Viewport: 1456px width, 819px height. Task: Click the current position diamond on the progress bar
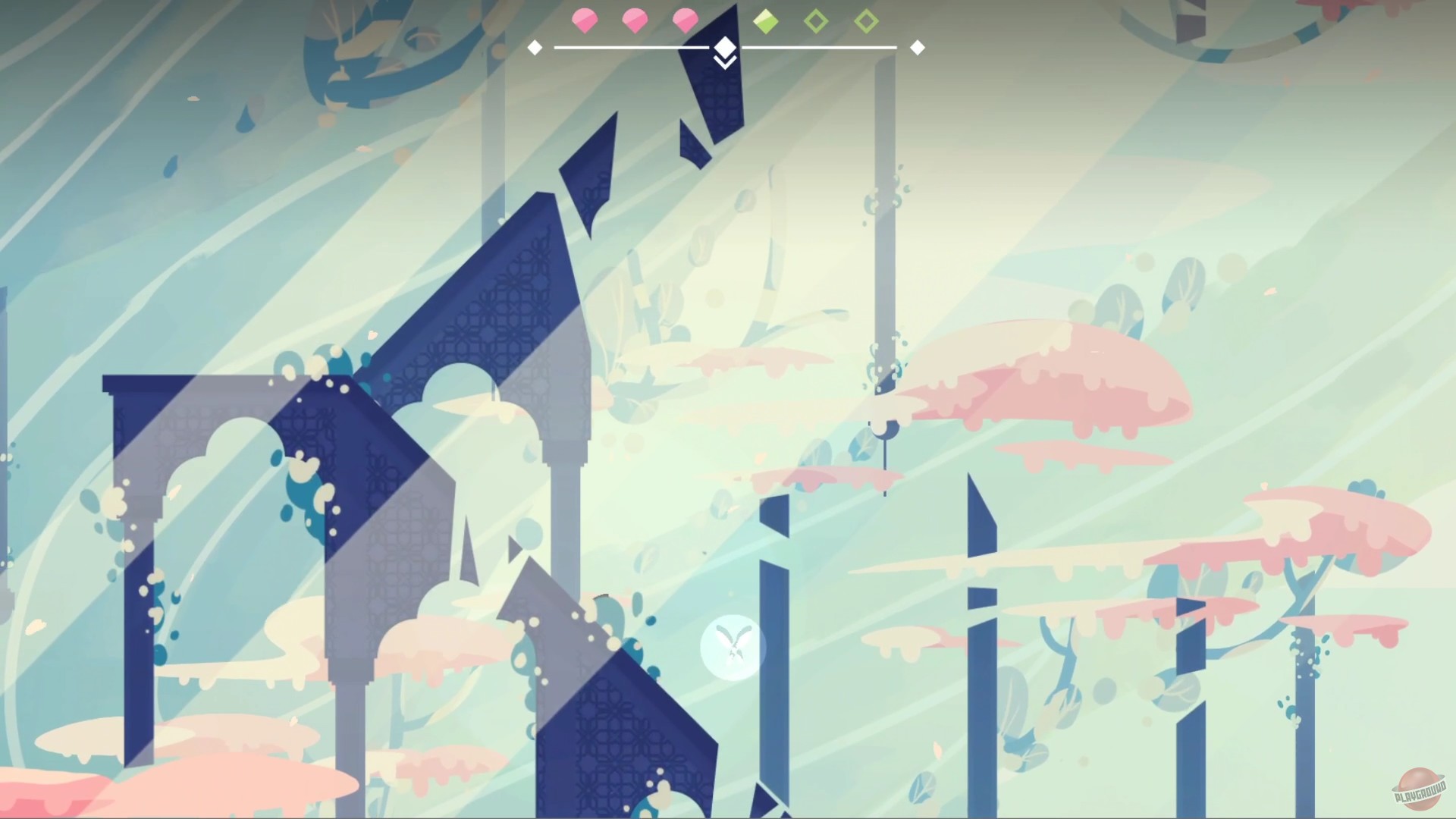click(724, 45)
